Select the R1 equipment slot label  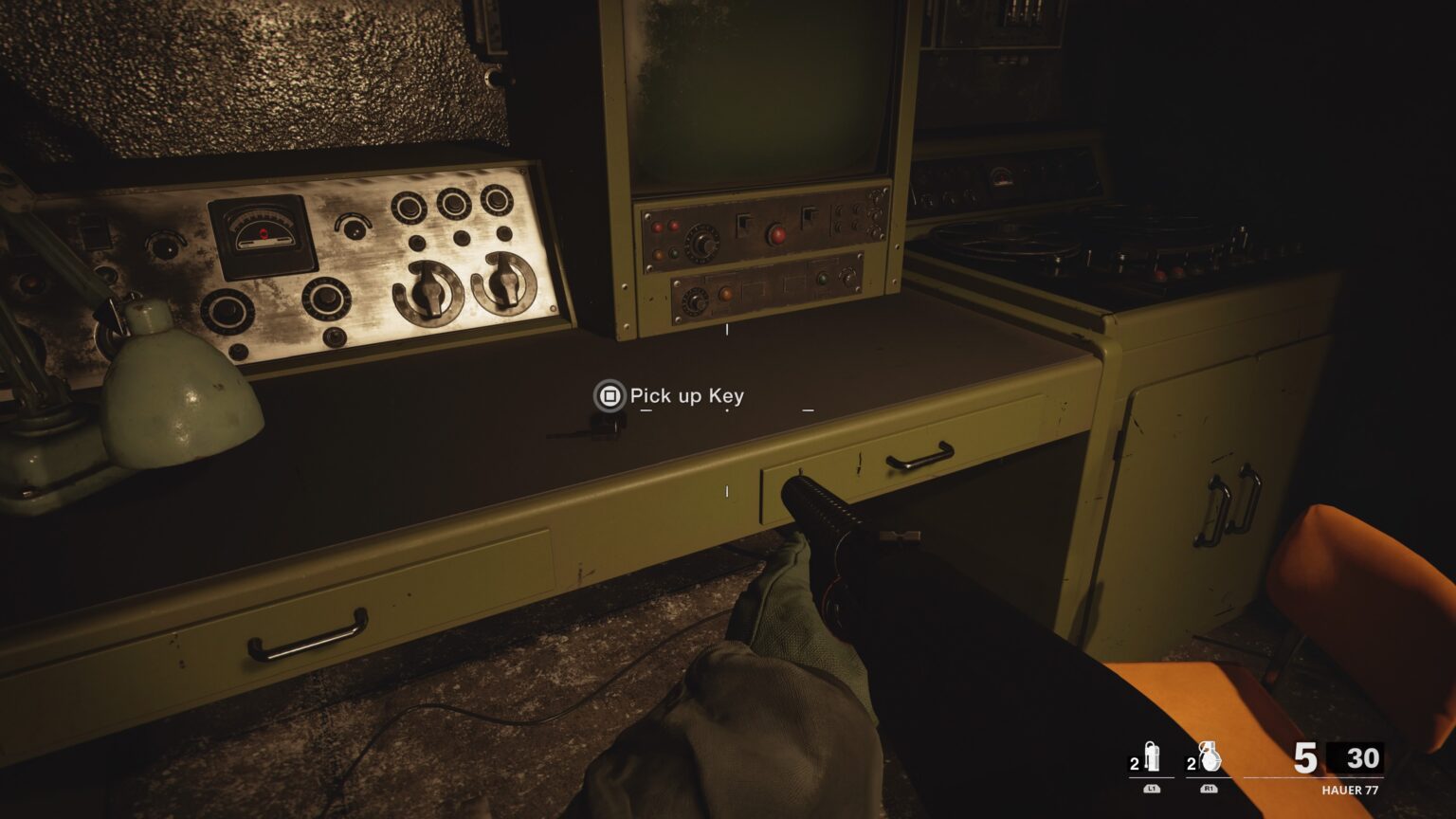point(1207,786)
